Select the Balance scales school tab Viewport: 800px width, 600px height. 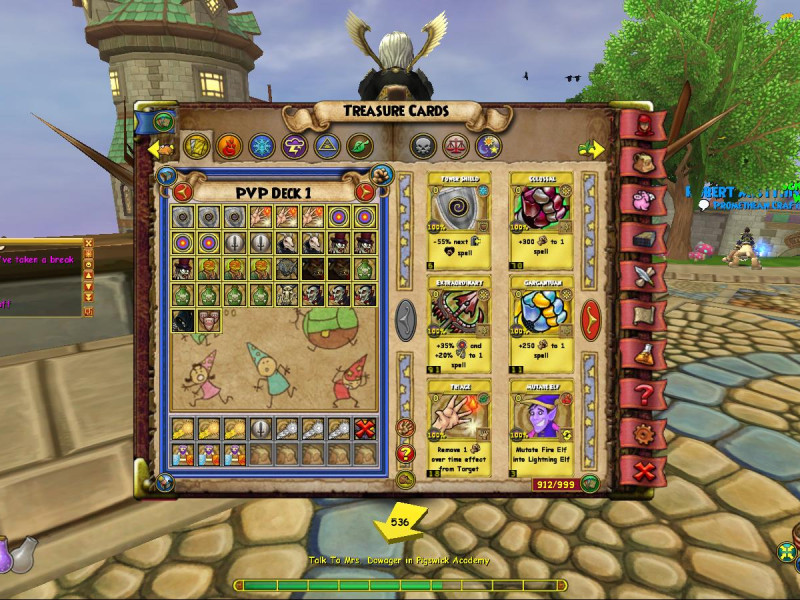455,146
